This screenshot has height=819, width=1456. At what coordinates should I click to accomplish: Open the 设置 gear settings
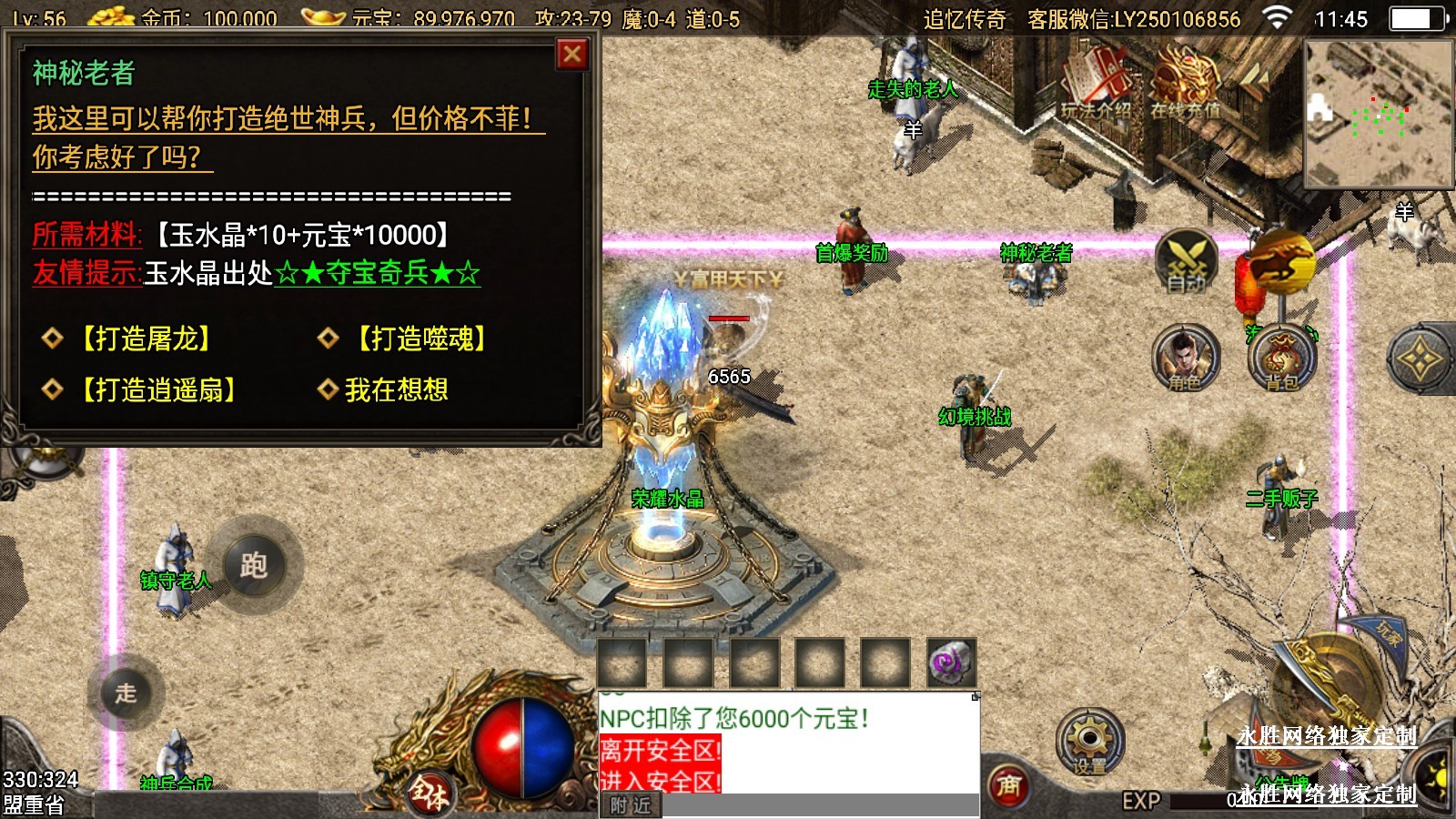(x=1089, y=742)
